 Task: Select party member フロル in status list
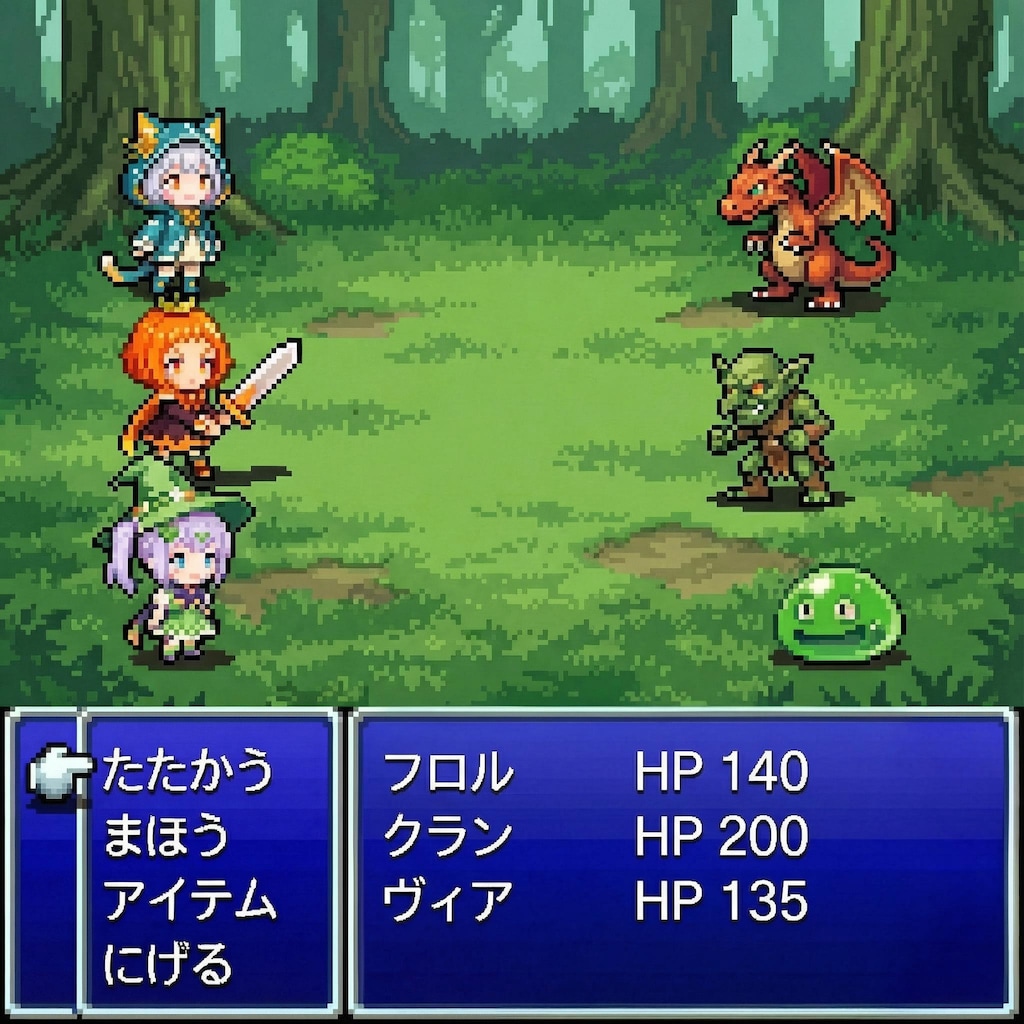449,773
